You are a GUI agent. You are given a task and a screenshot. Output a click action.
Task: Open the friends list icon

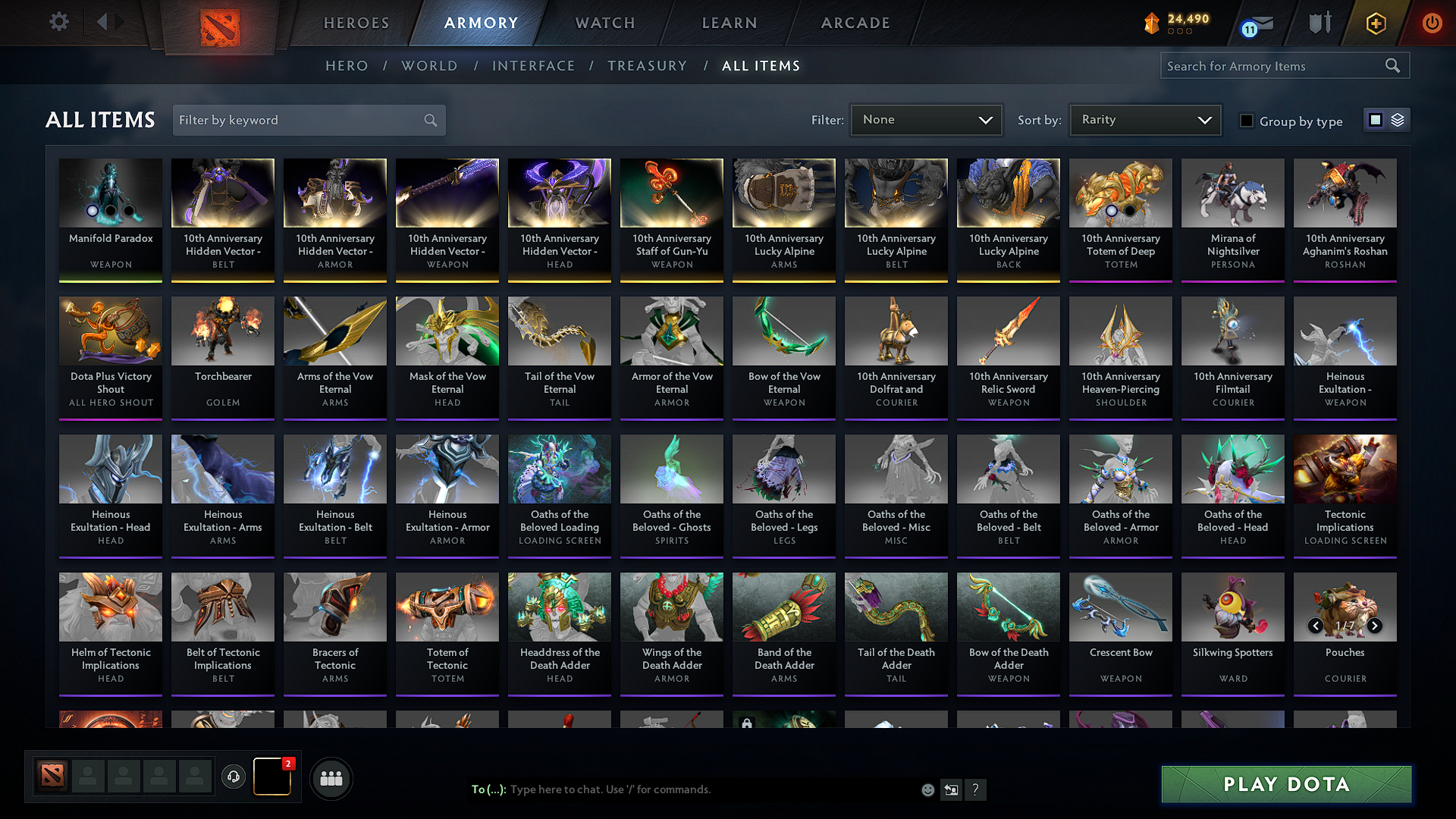tap(331, 777)
